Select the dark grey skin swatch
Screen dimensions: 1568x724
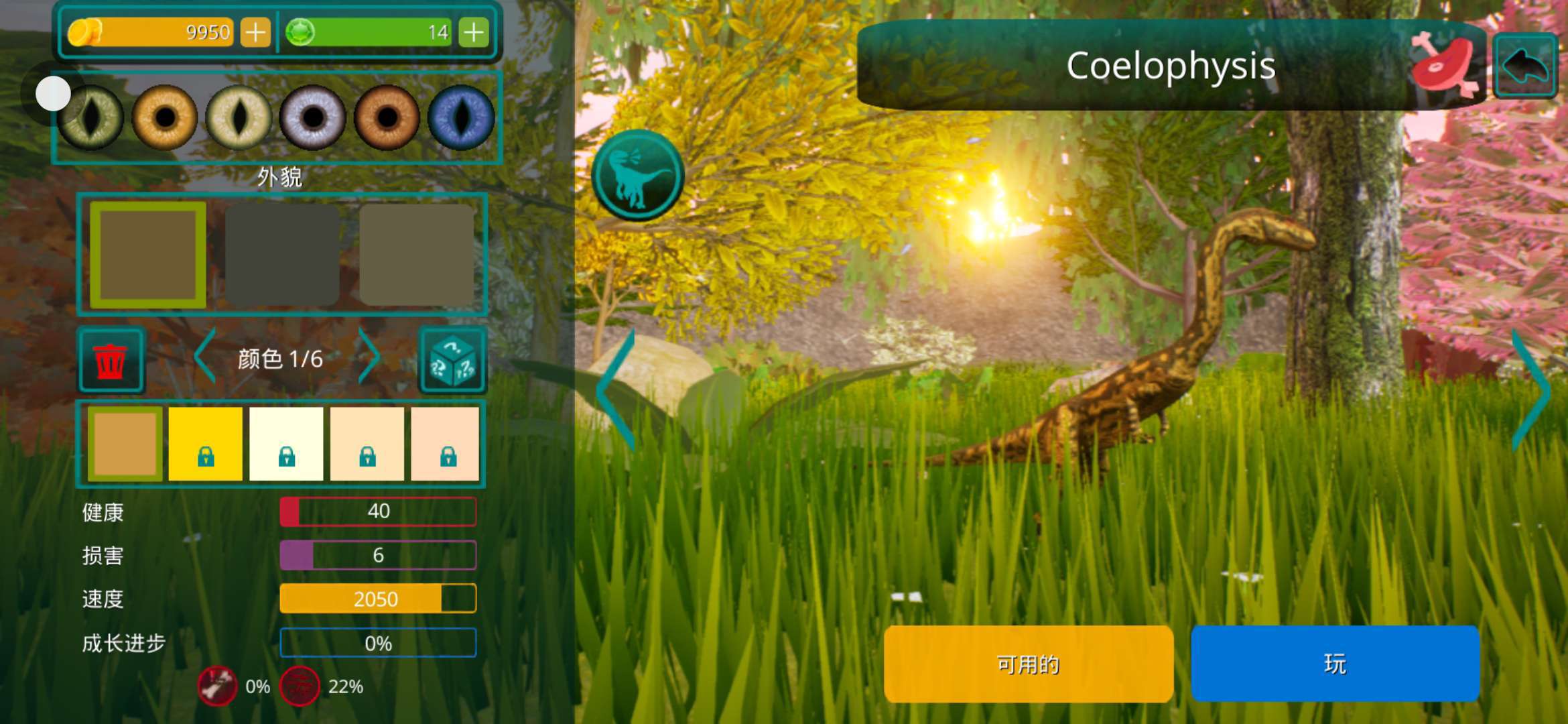point(282,255)
